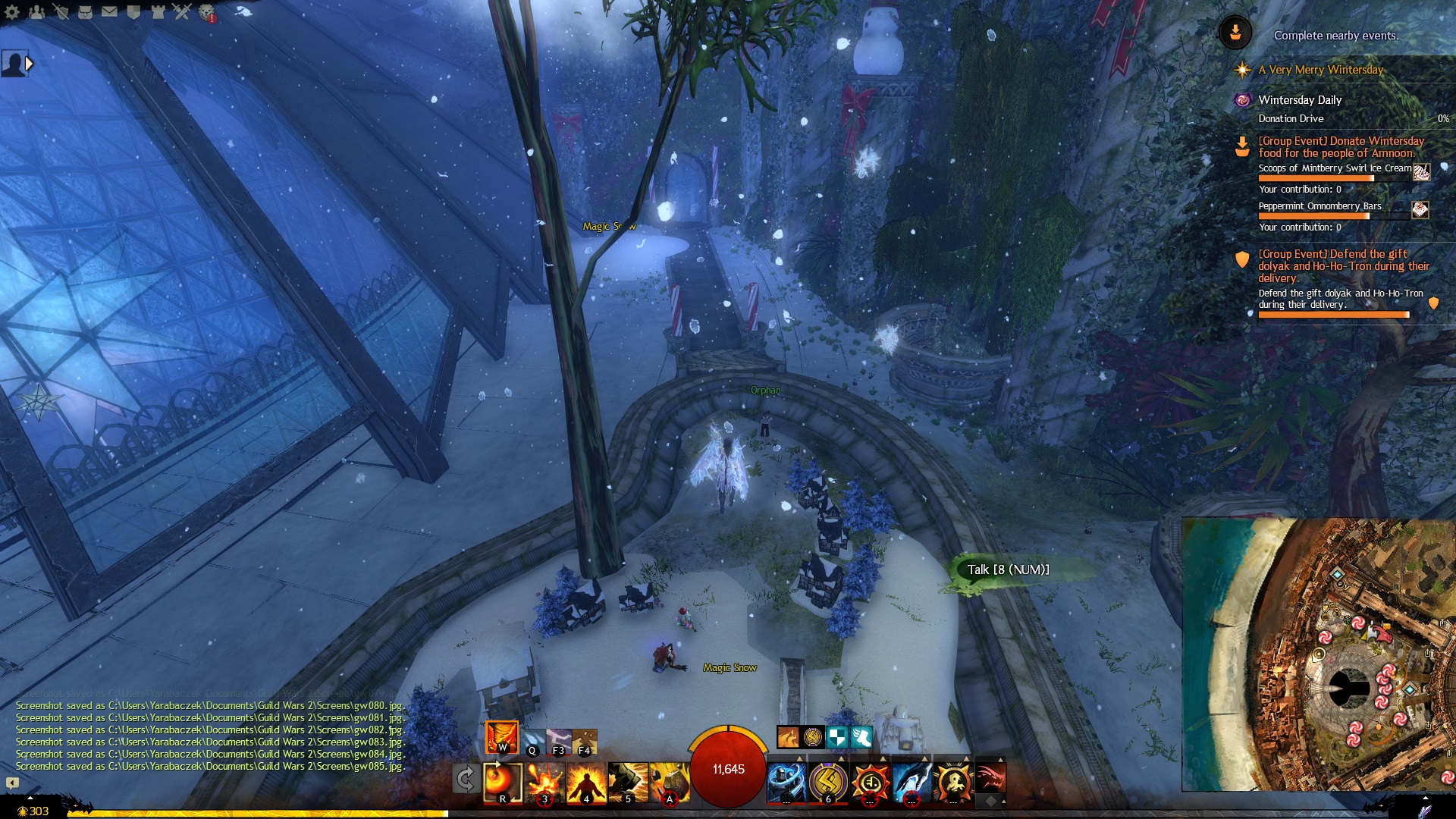The width and height of the screenshot is (1456, 819).
Task: Open the game menu gear icon
Action: [12, 11]
